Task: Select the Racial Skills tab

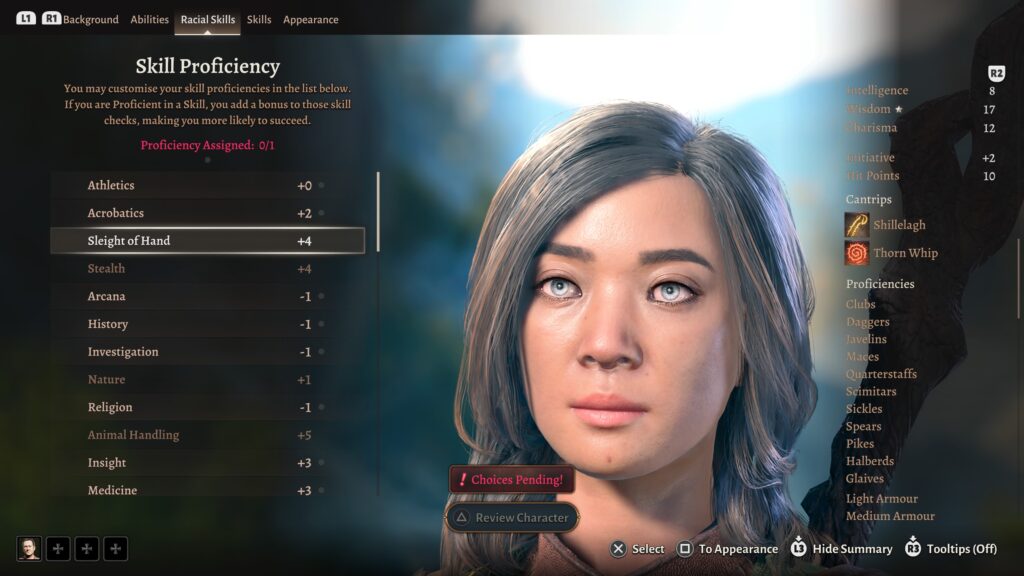Action: tap(208, 20)
